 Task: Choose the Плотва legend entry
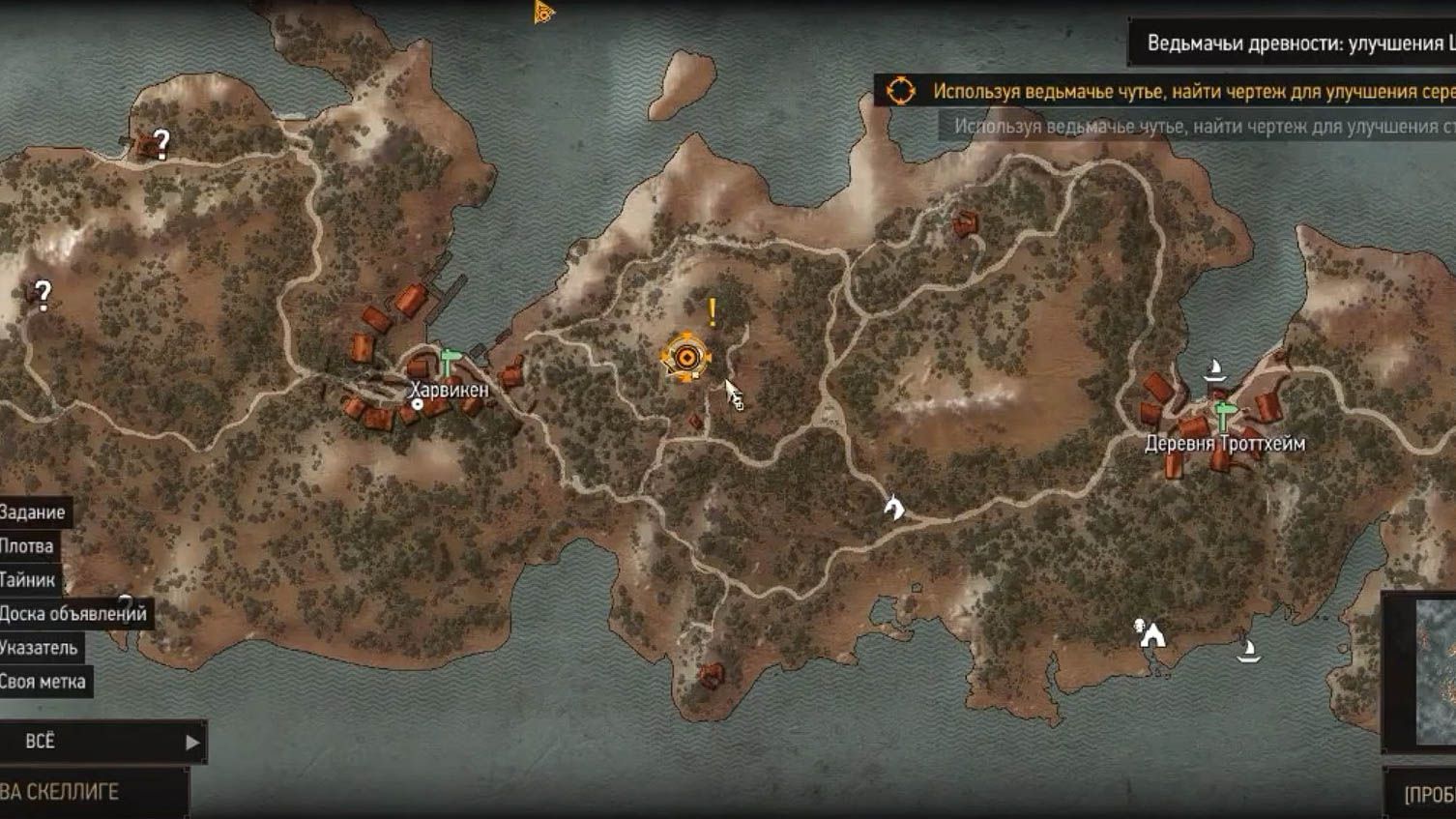point(26,546)
